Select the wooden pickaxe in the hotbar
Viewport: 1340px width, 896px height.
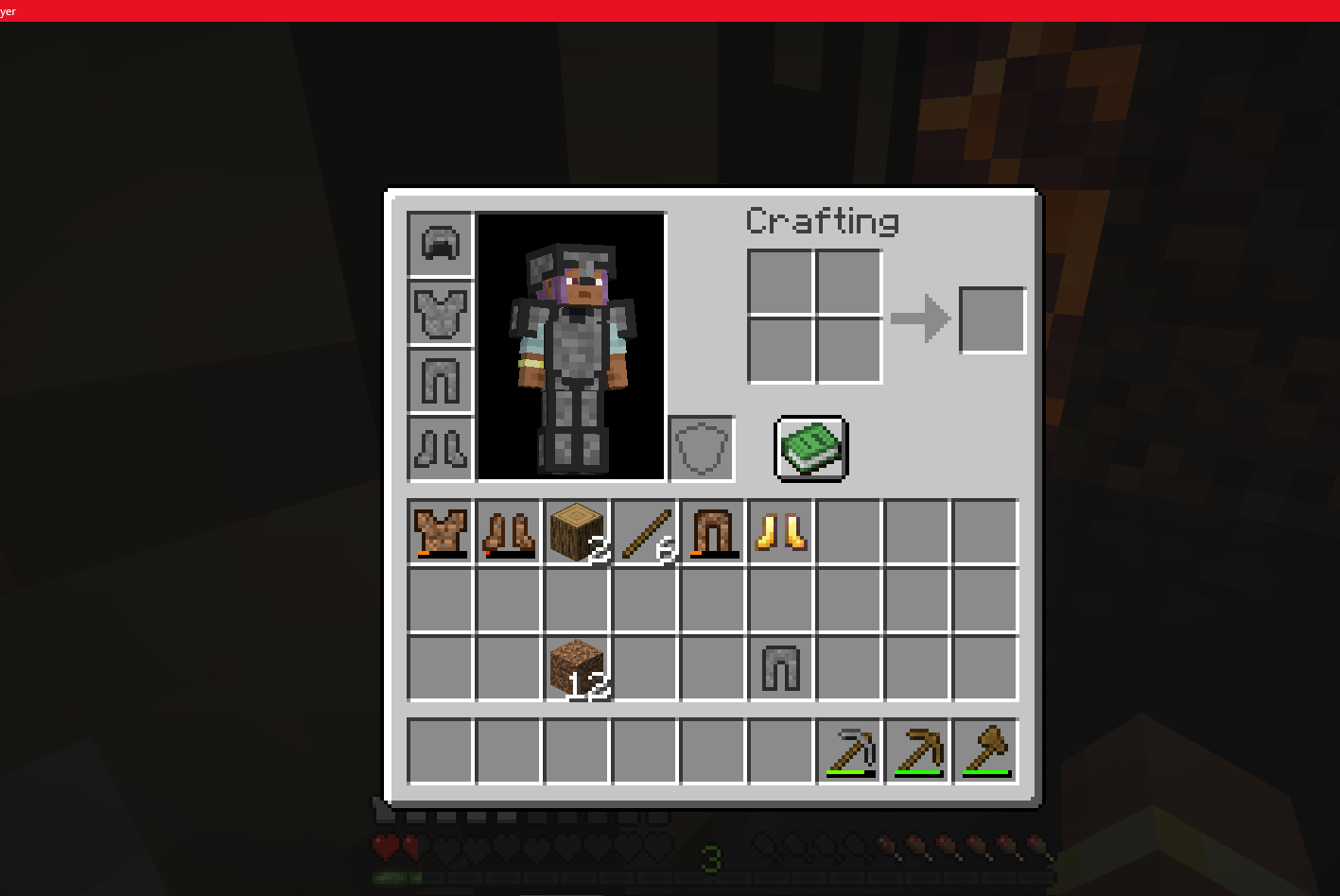[x=916, y=751]
